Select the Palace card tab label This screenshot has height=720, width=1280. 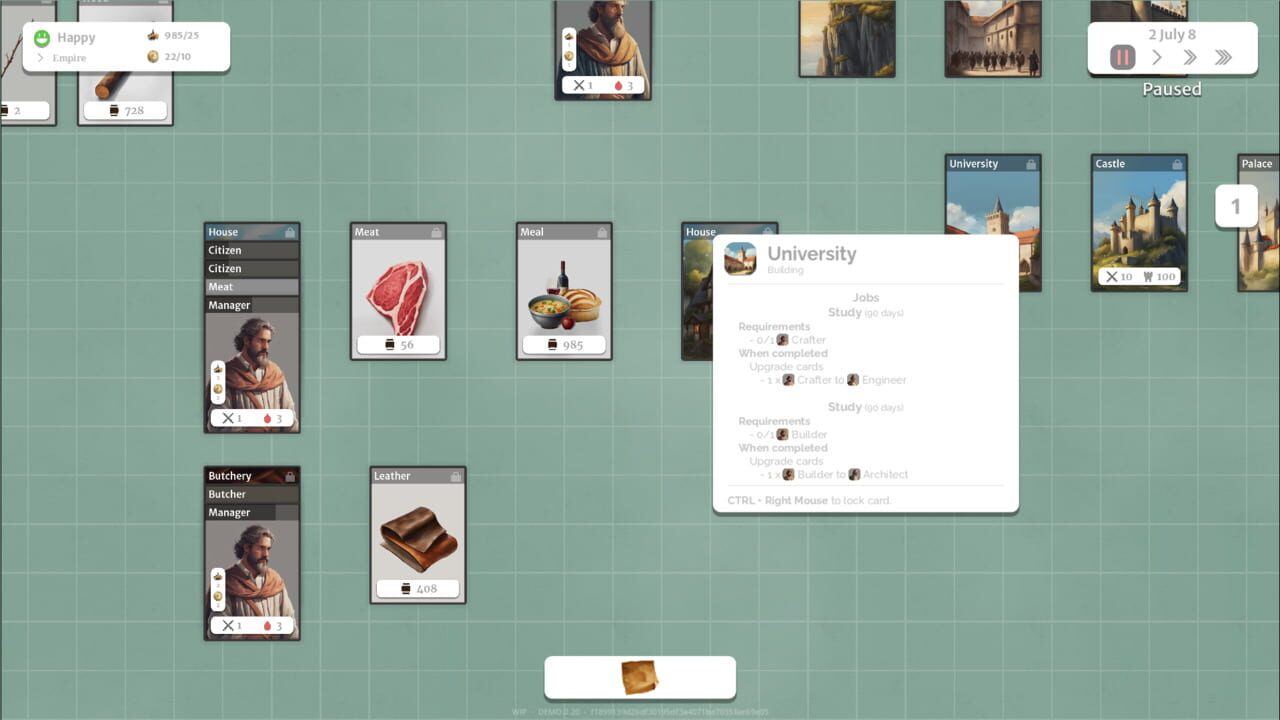[x=1257, y=163]
